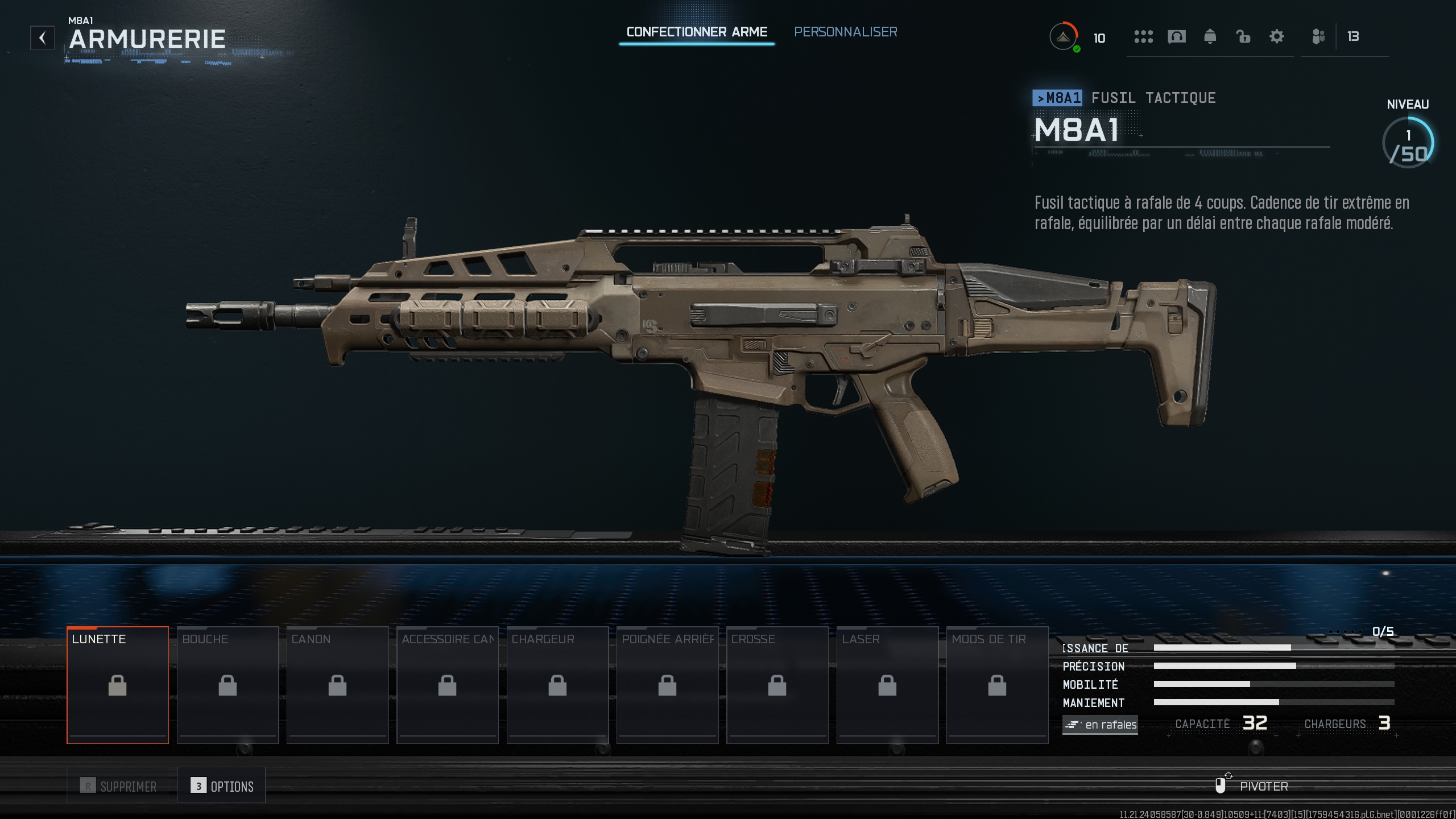Select the CONFECTIONNER ARME tab
The width and height of the screenshot is (1456, 819).
[697, 32]
